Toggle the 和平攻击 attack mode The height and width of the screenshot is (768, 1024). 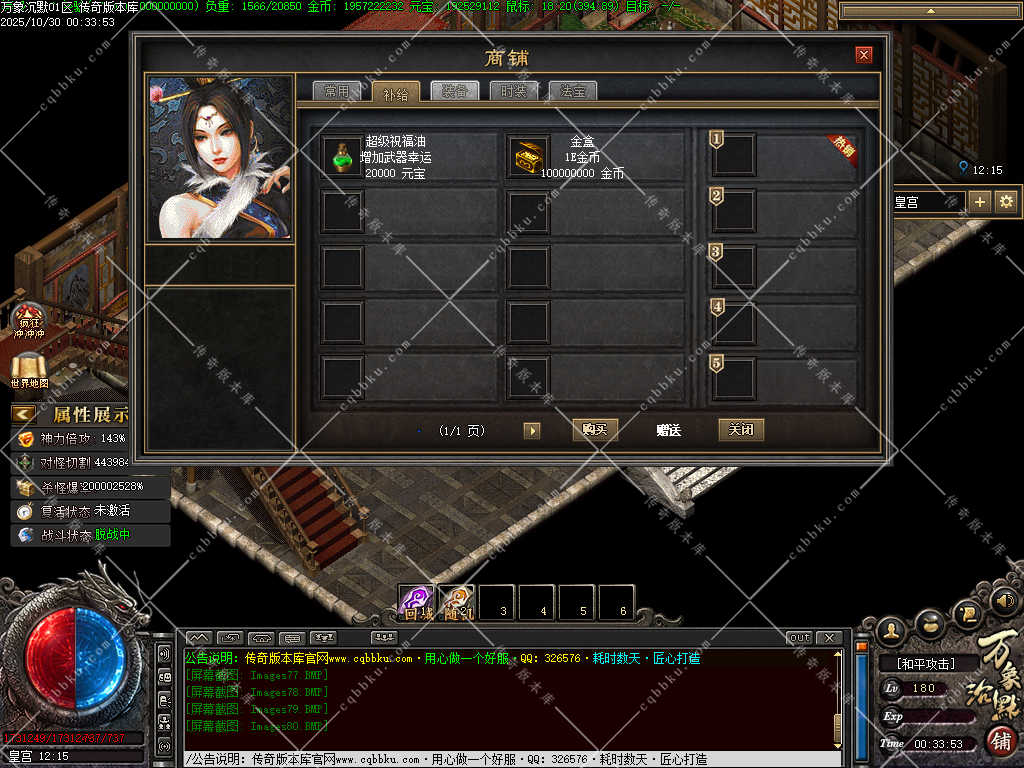(x=925, y=663)
